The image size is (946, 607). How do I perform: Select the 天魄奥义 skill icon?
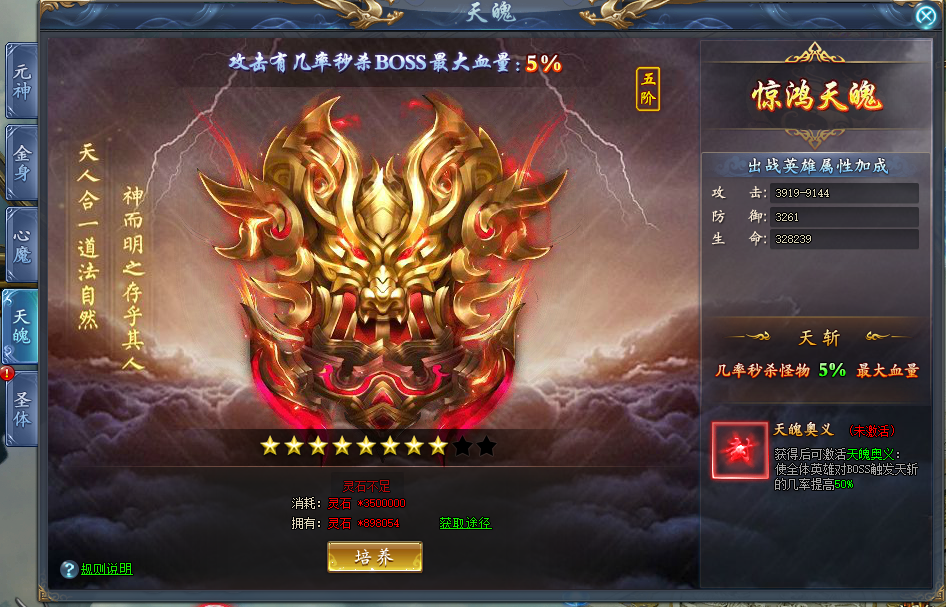[740, 450]
